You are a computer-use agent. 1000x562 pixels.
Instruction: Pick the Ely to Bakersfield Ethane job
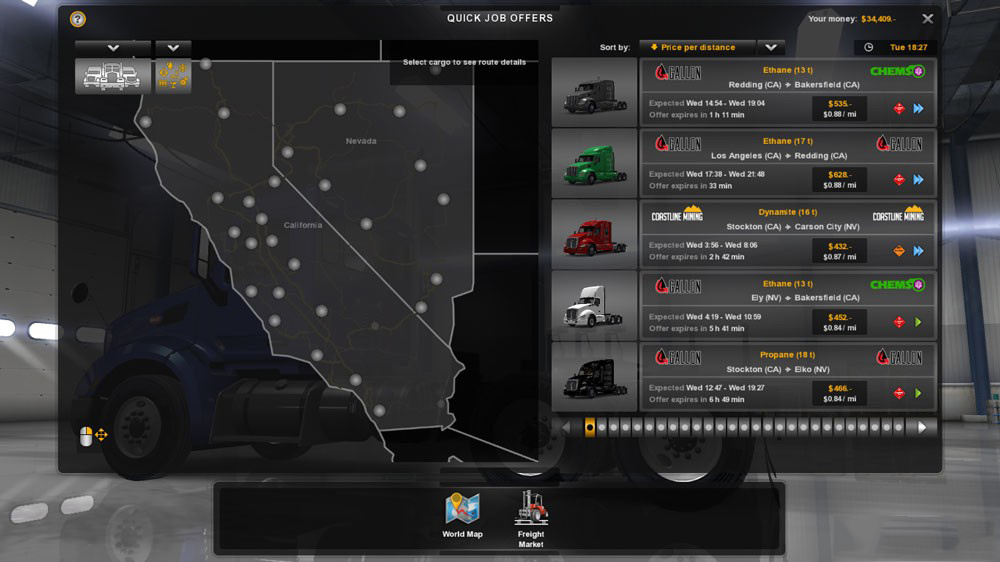tap(788, 305)
